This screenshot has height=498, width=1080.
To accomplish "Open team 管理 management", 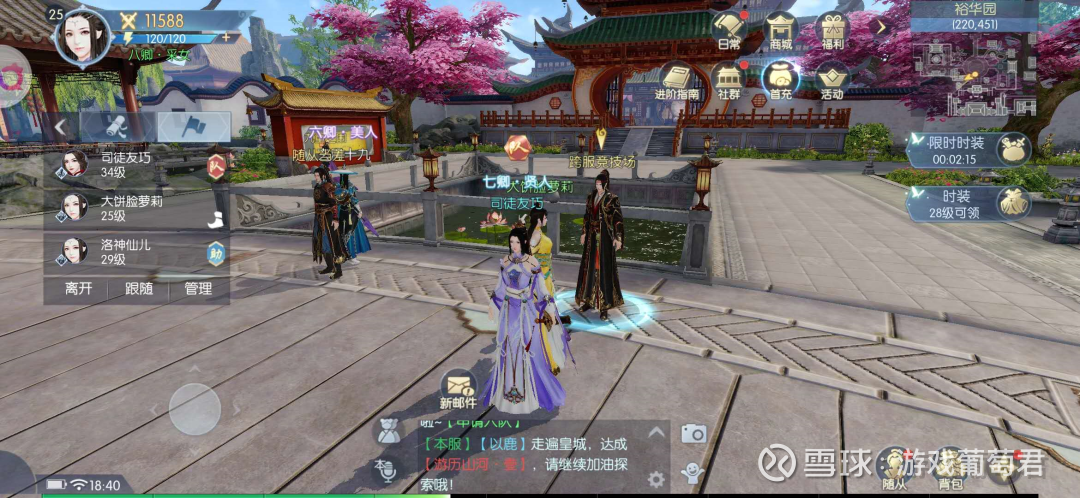I will pos(198,289).
